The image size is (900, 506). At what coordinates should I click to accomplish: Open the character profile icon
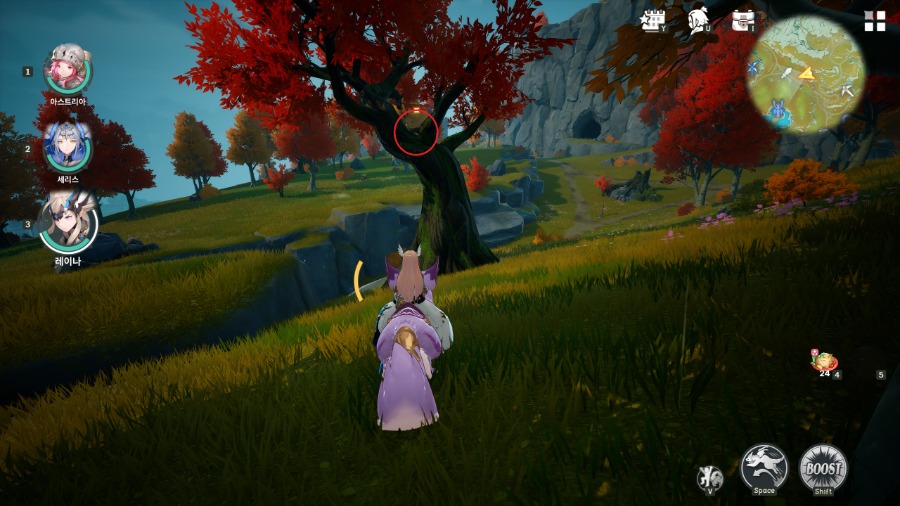point(699,20)
